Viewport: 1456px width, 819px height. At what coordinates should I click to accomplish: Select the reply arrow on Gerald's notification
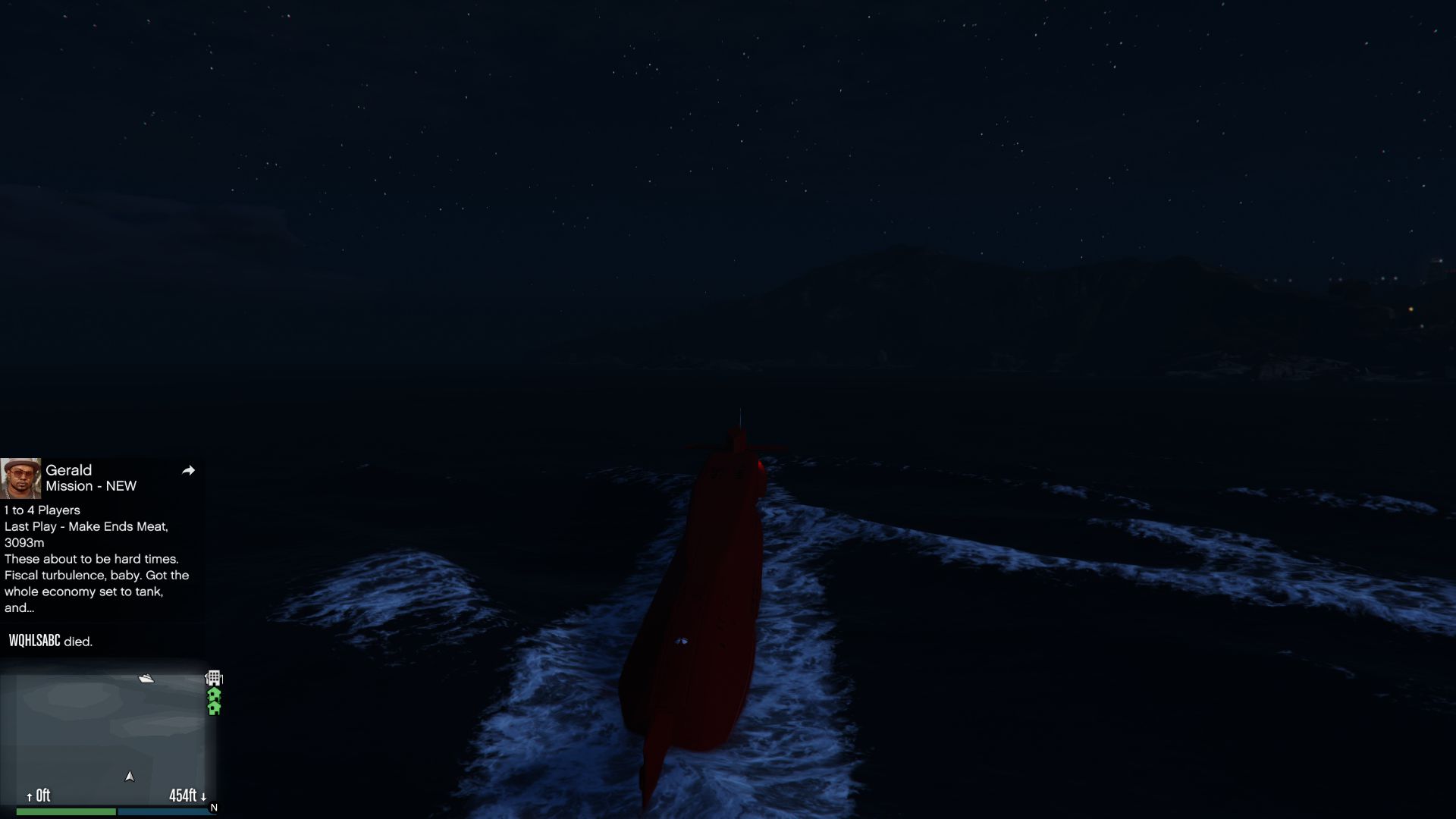(188, 470)
